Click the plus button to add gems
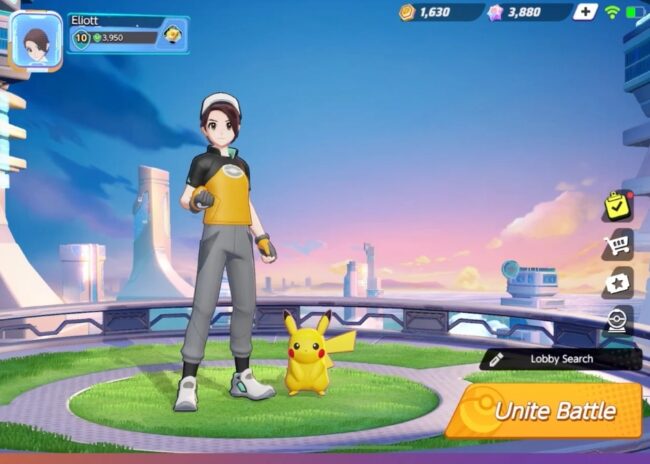Viewport: 650px width, 464px height. 585,12
